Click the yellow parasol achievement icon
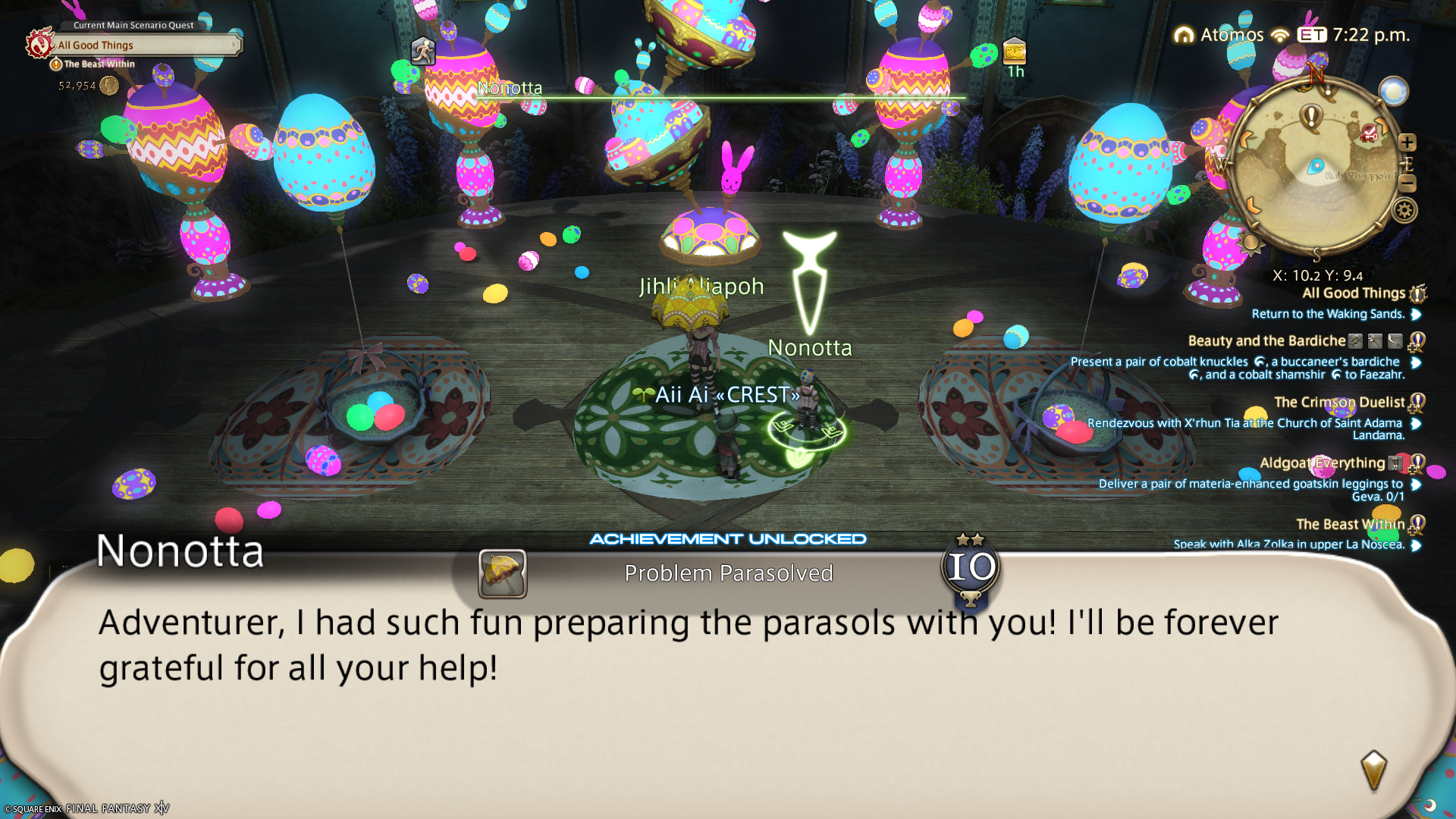The image size is (1456, 819). click(x=503, y=573)
